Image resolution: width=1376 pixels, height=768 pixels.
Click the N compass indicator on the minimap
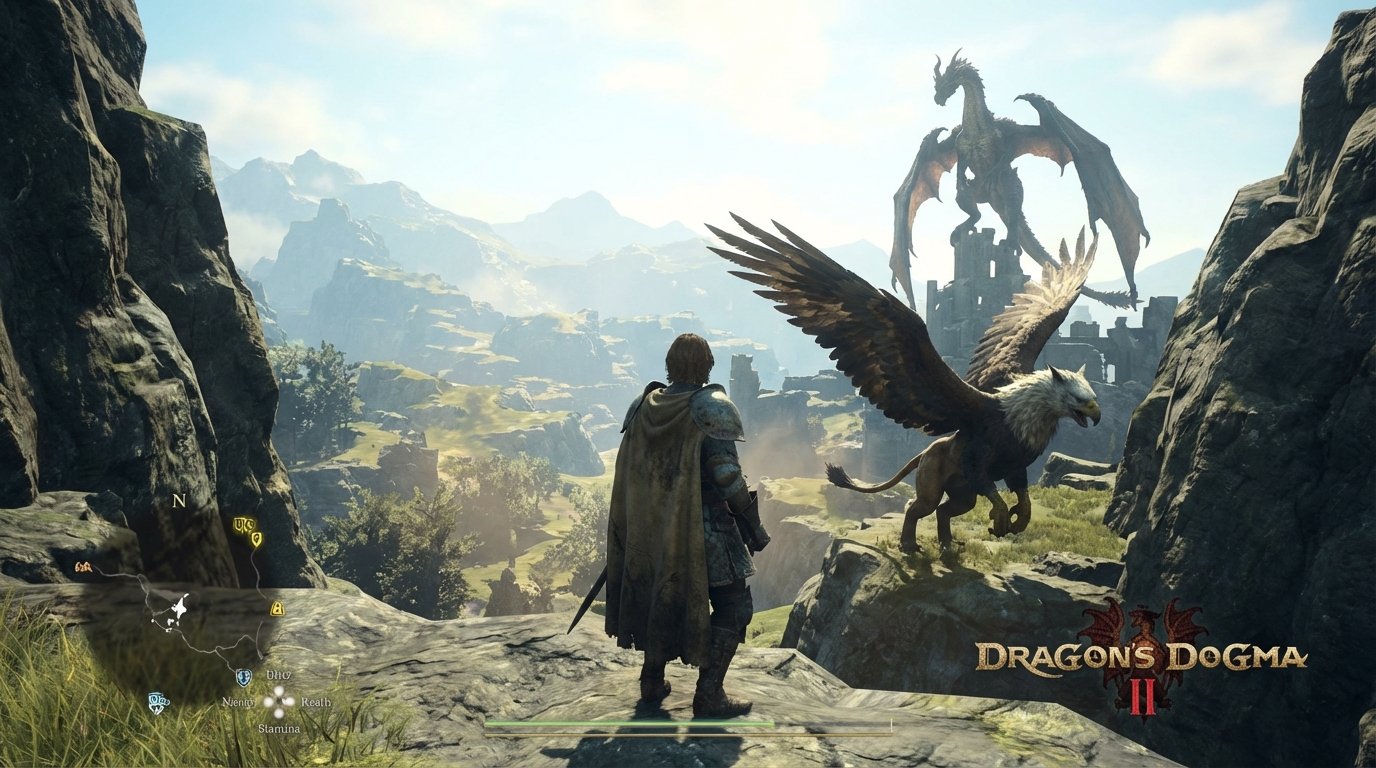(178, 502)
